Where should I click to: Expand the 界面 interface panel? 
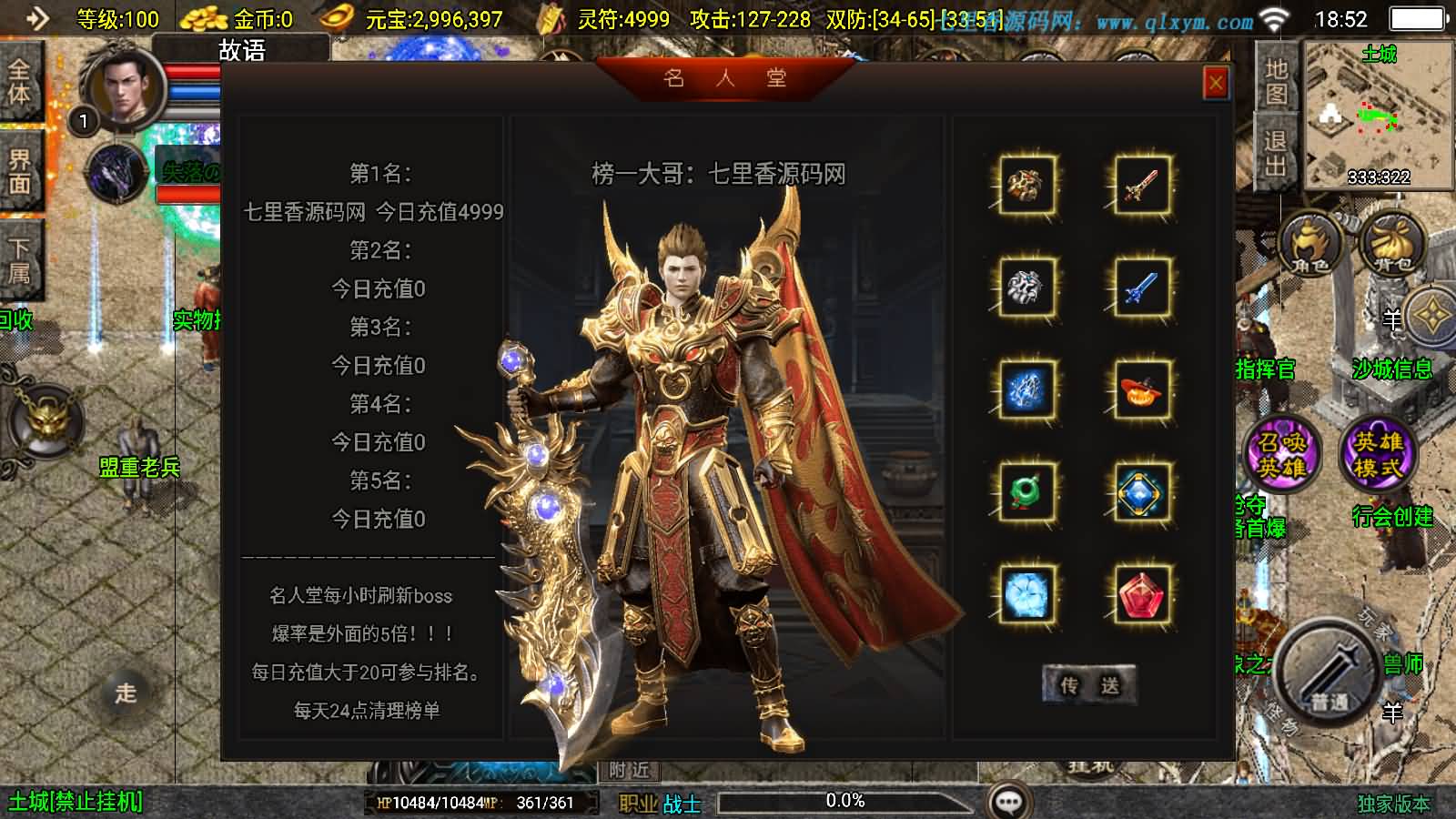(20, 167)
